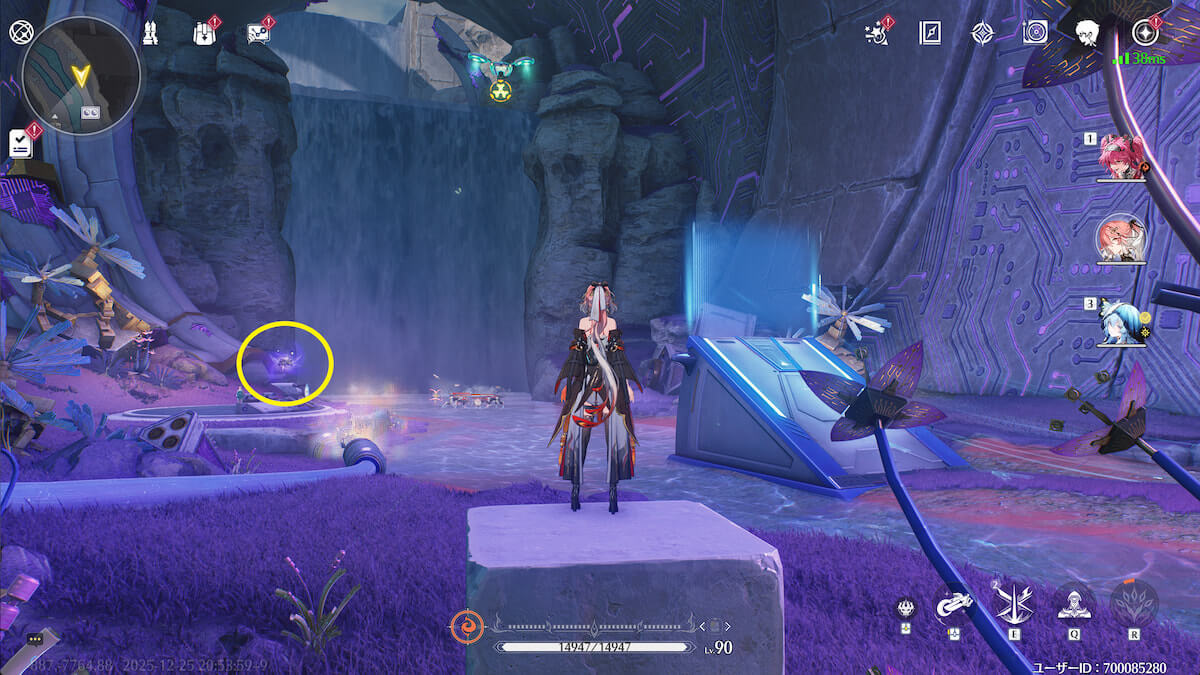Viewport: 1200px width, 675px height.
Task: Open the record-player disc icon
Action: pyautogui.click(x=1034, y=33)
